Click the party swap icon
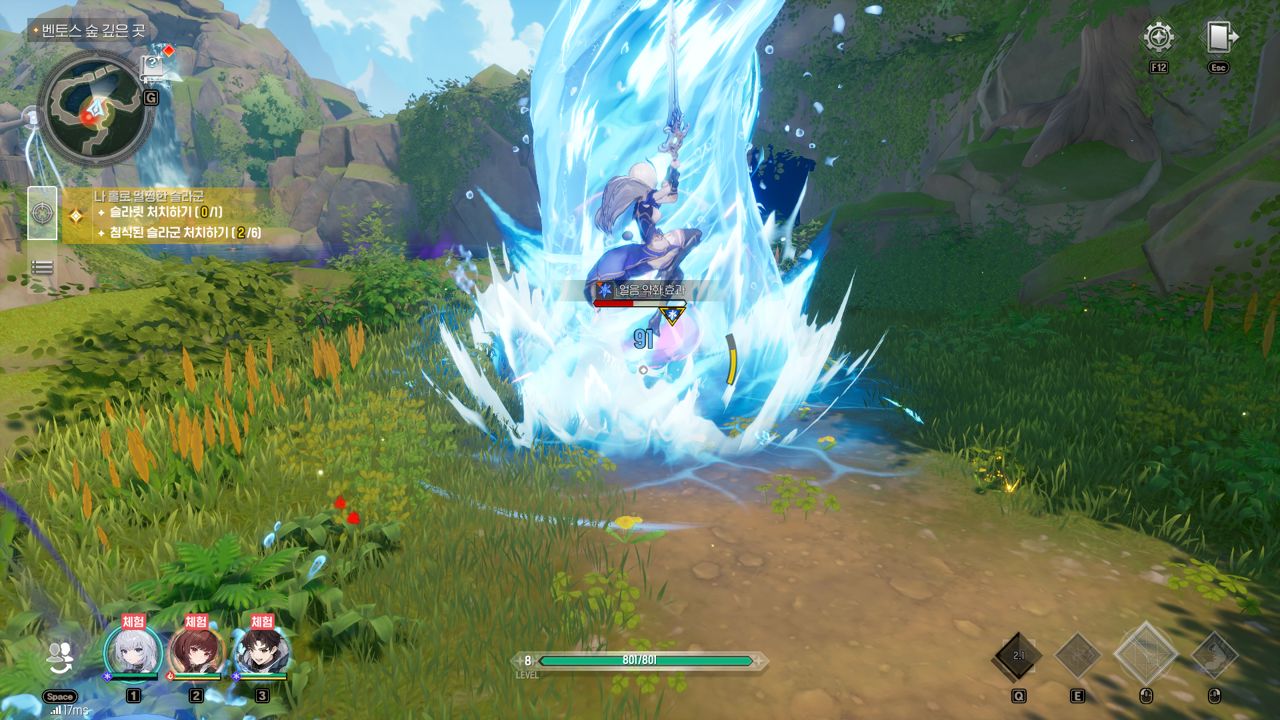Viewport: 1280px width, 720px height. (x=61, y=655)
